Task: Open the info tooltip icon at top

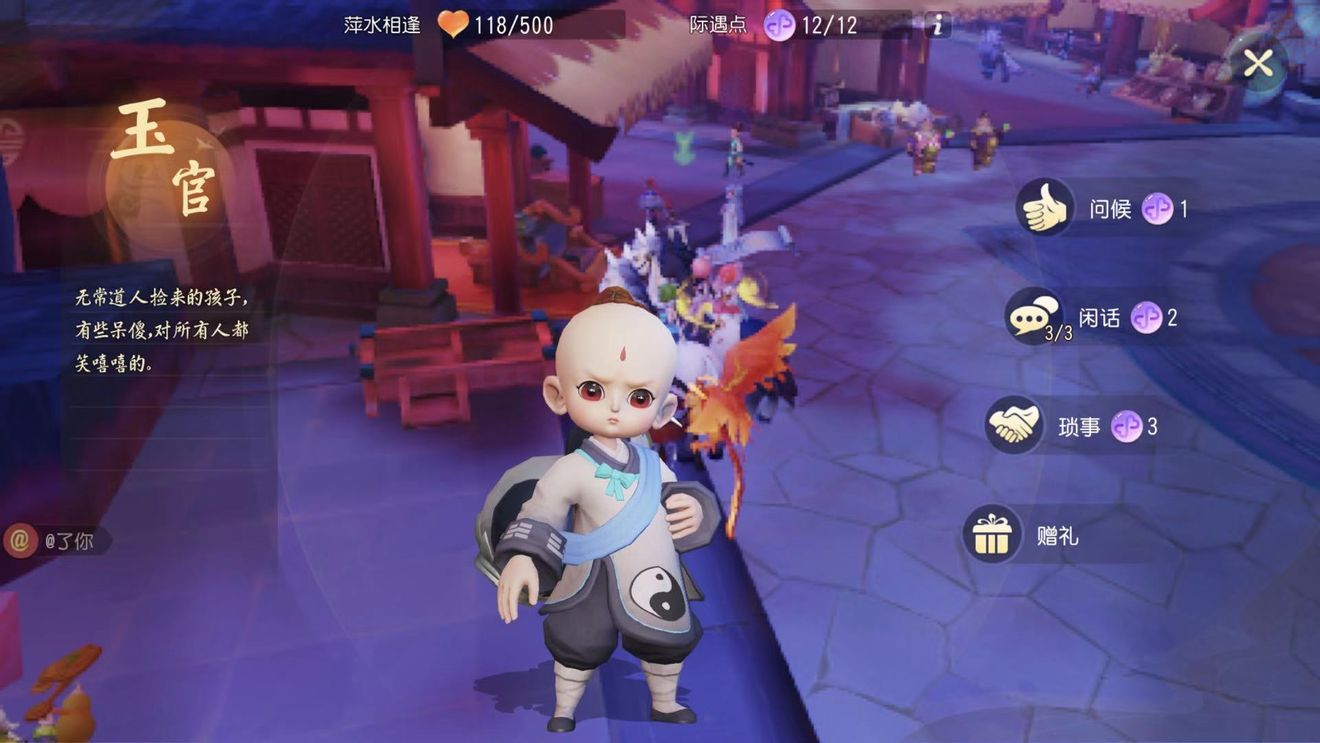Action: coord(935,25)
